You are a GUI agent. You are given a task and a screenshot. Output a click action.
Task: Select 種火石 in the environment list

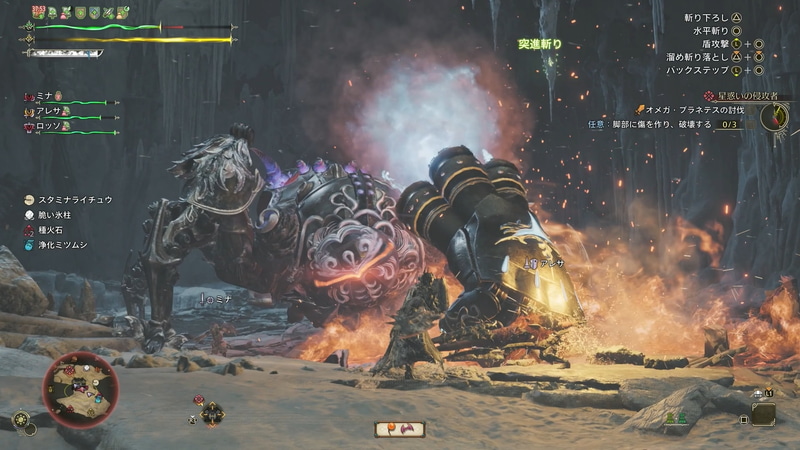(54, 230)
